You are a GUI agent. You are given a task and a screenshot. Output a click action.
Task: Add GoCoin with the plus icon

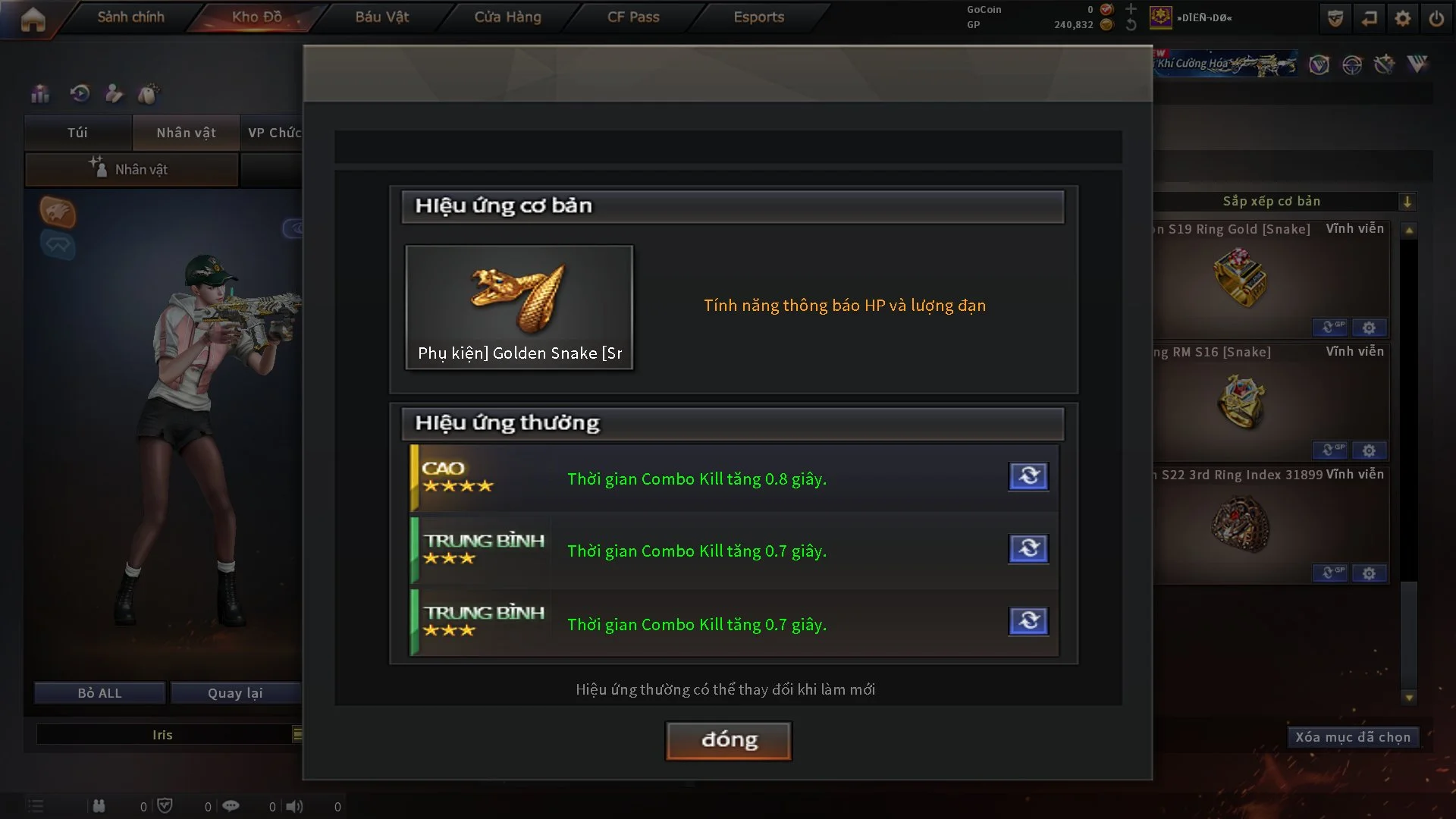click(1131, 9)
